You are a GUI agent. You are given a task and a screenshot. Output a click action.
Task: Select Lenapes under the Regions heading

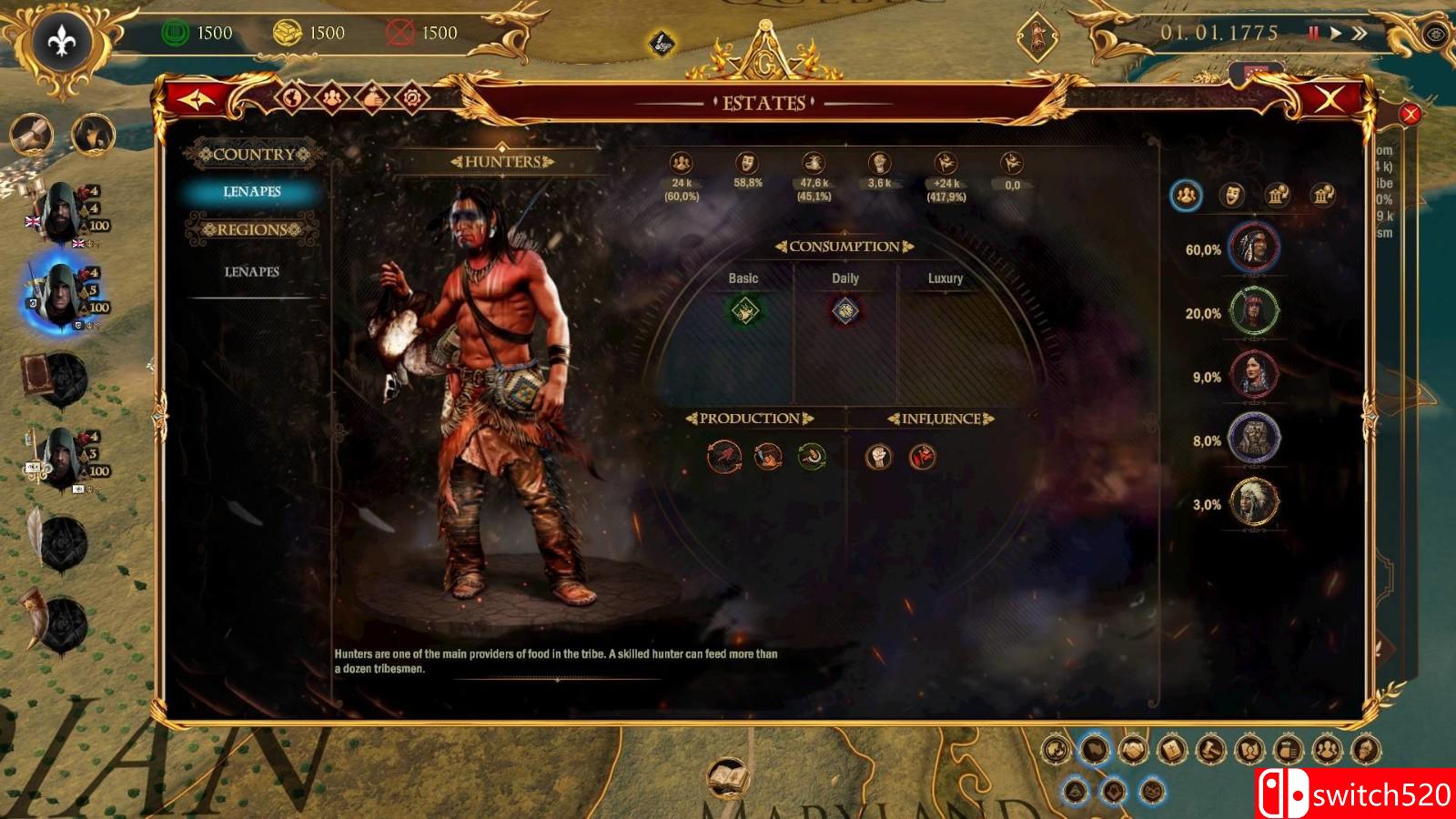[x=252, y=271]
